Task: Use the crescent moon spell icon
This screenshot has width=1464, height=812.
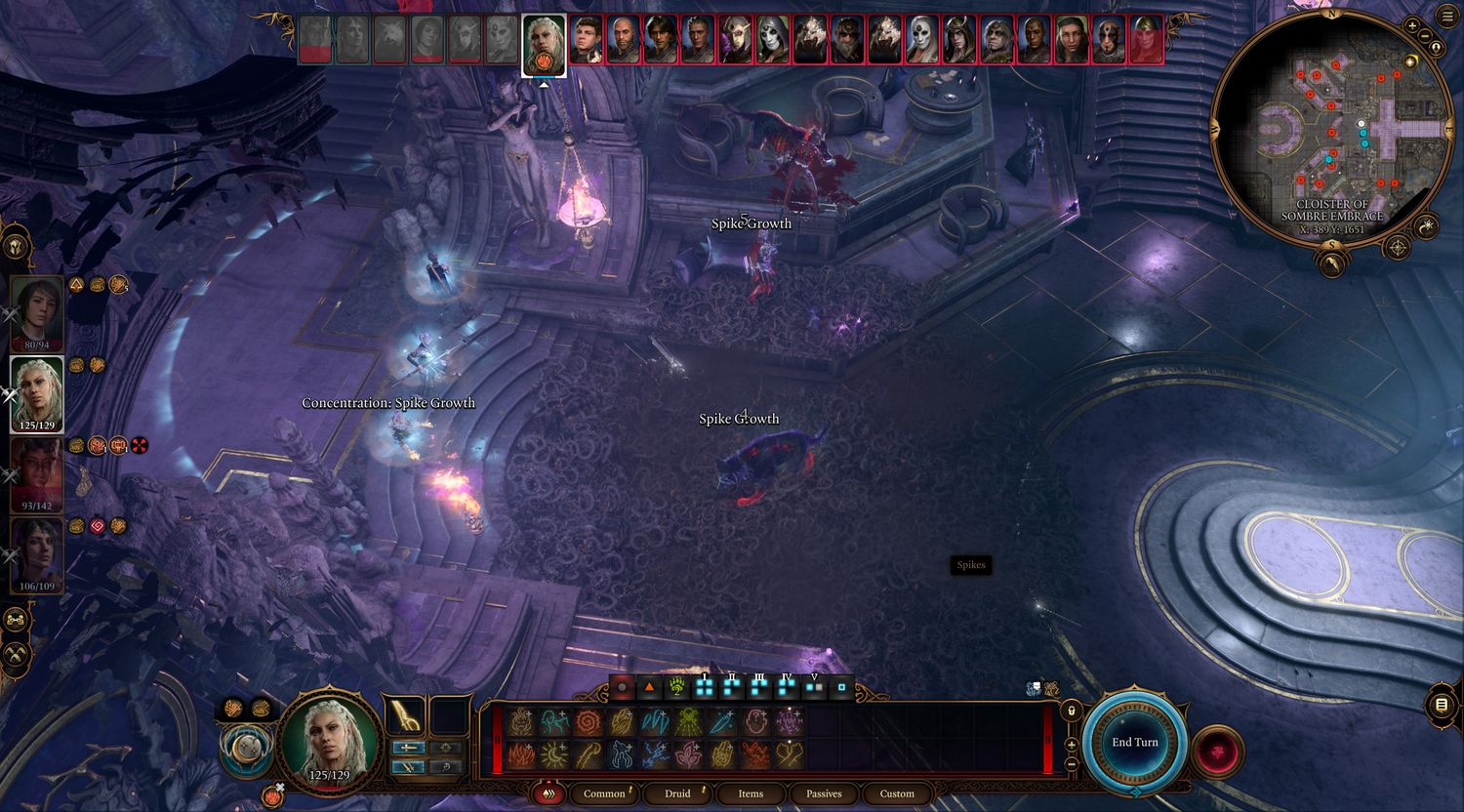Action: pos(553,755)
